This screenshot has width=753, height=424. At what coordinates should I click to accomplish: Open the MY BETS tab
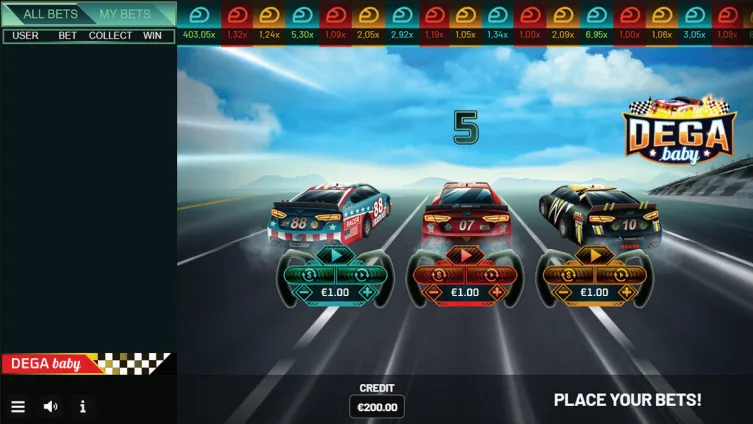pos(125,14)
